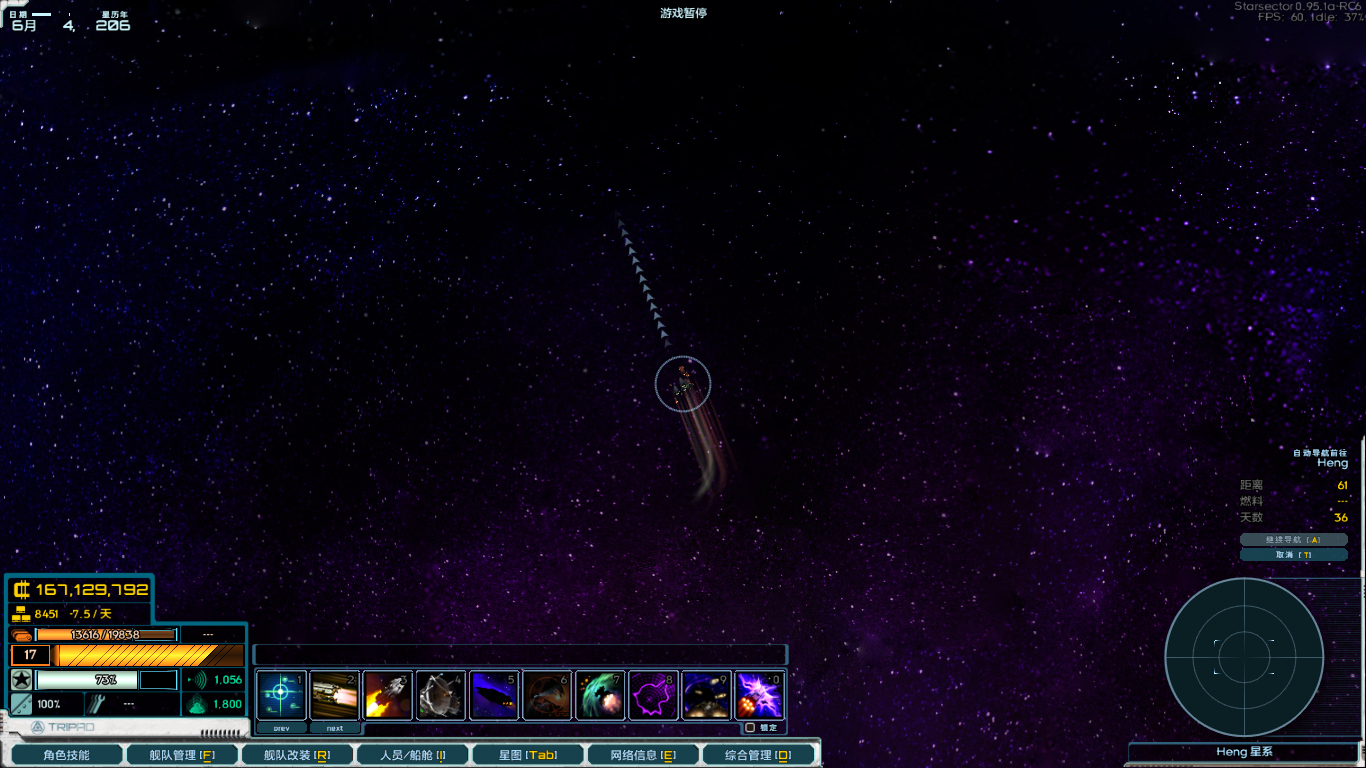Open the 舰队管理 fleet management screen

click(182, 753)
